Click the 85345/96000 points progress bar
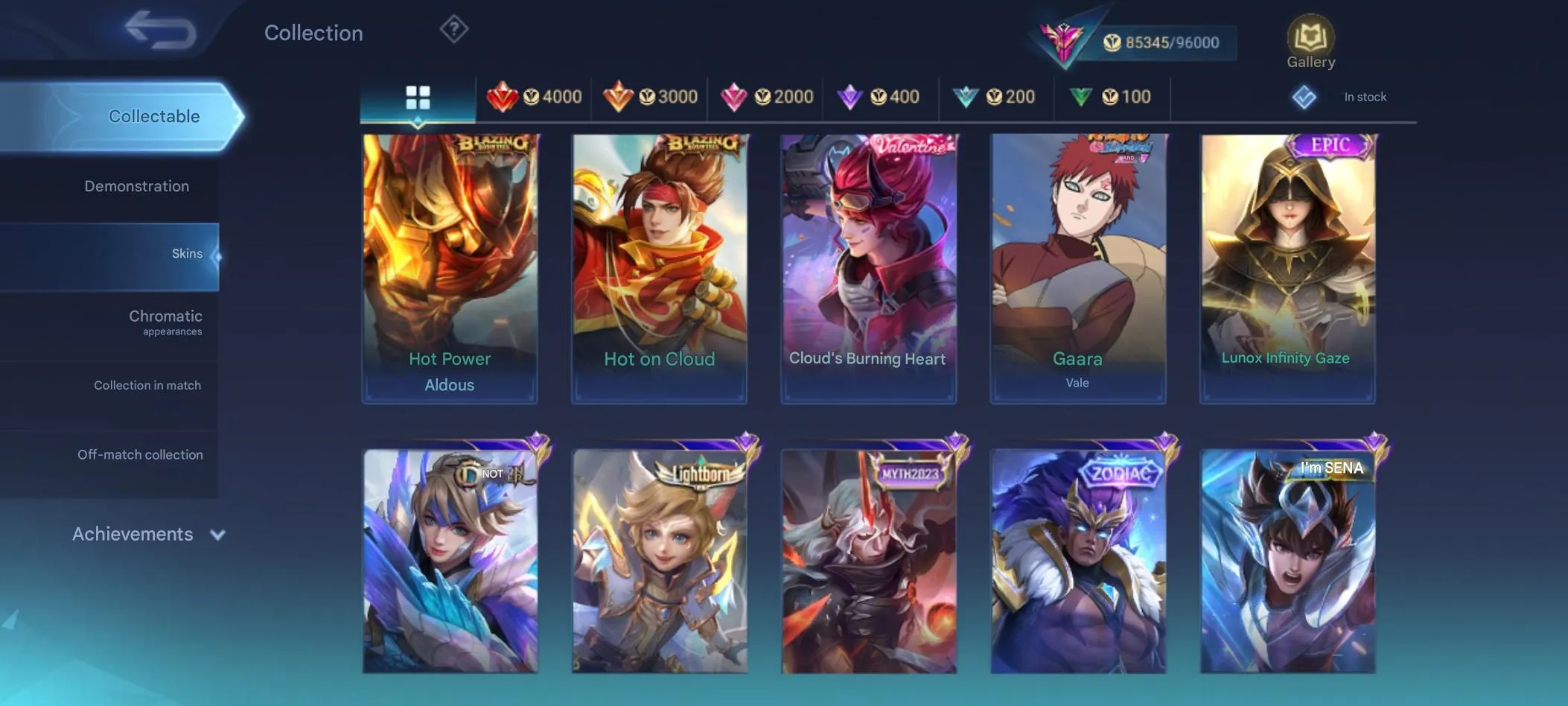 [1161, 42]
